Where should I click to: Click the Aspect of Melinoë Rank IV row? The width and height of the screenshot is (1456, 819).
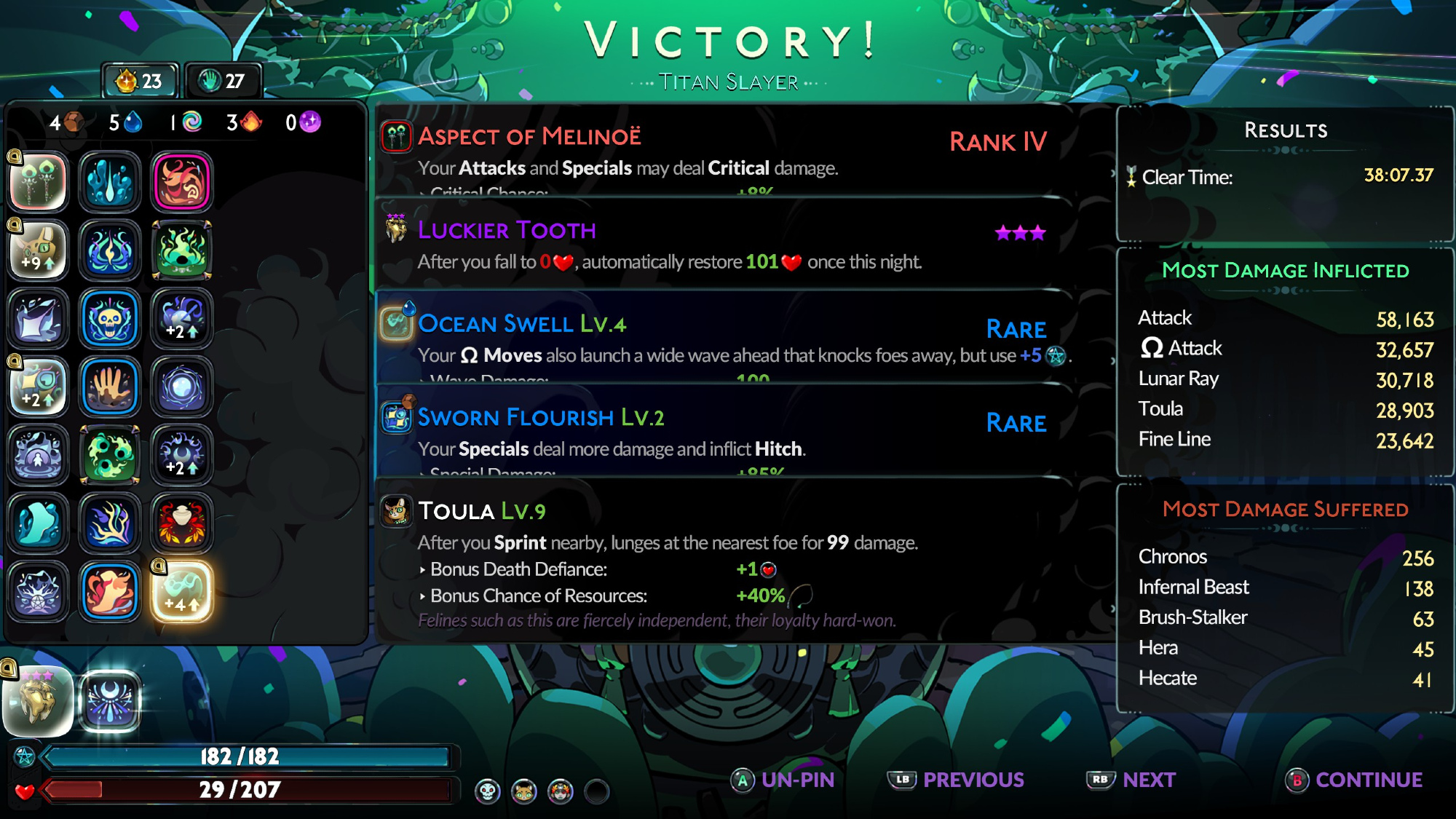(x=724, y=151)
